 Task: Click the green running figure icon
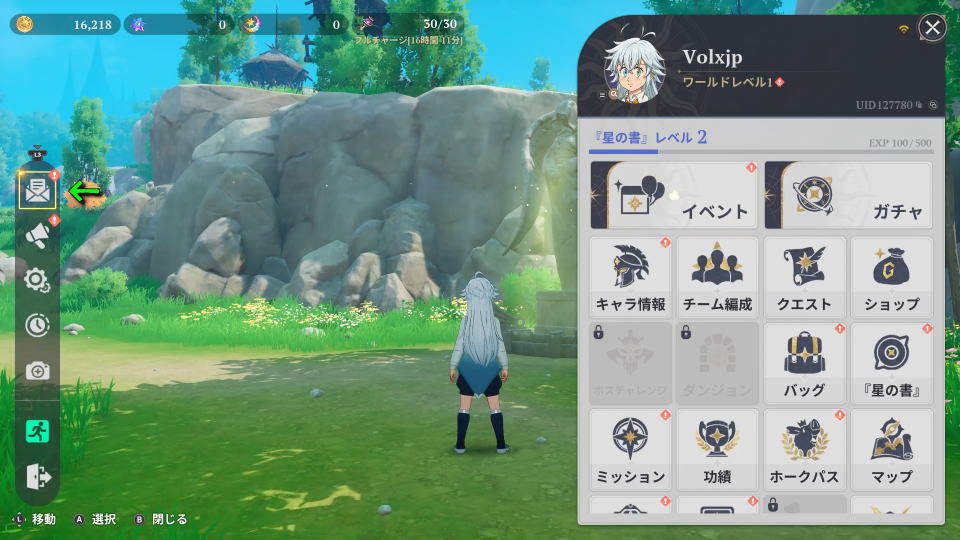click(x=37, y=431)
